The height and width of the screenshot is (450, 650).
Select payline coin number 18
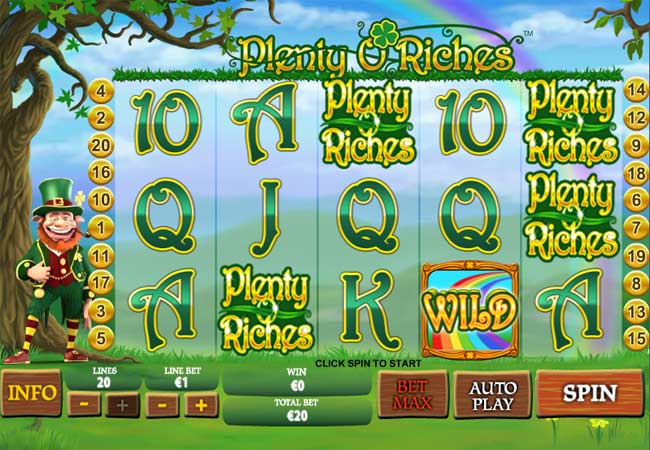[x=634, y=173]
